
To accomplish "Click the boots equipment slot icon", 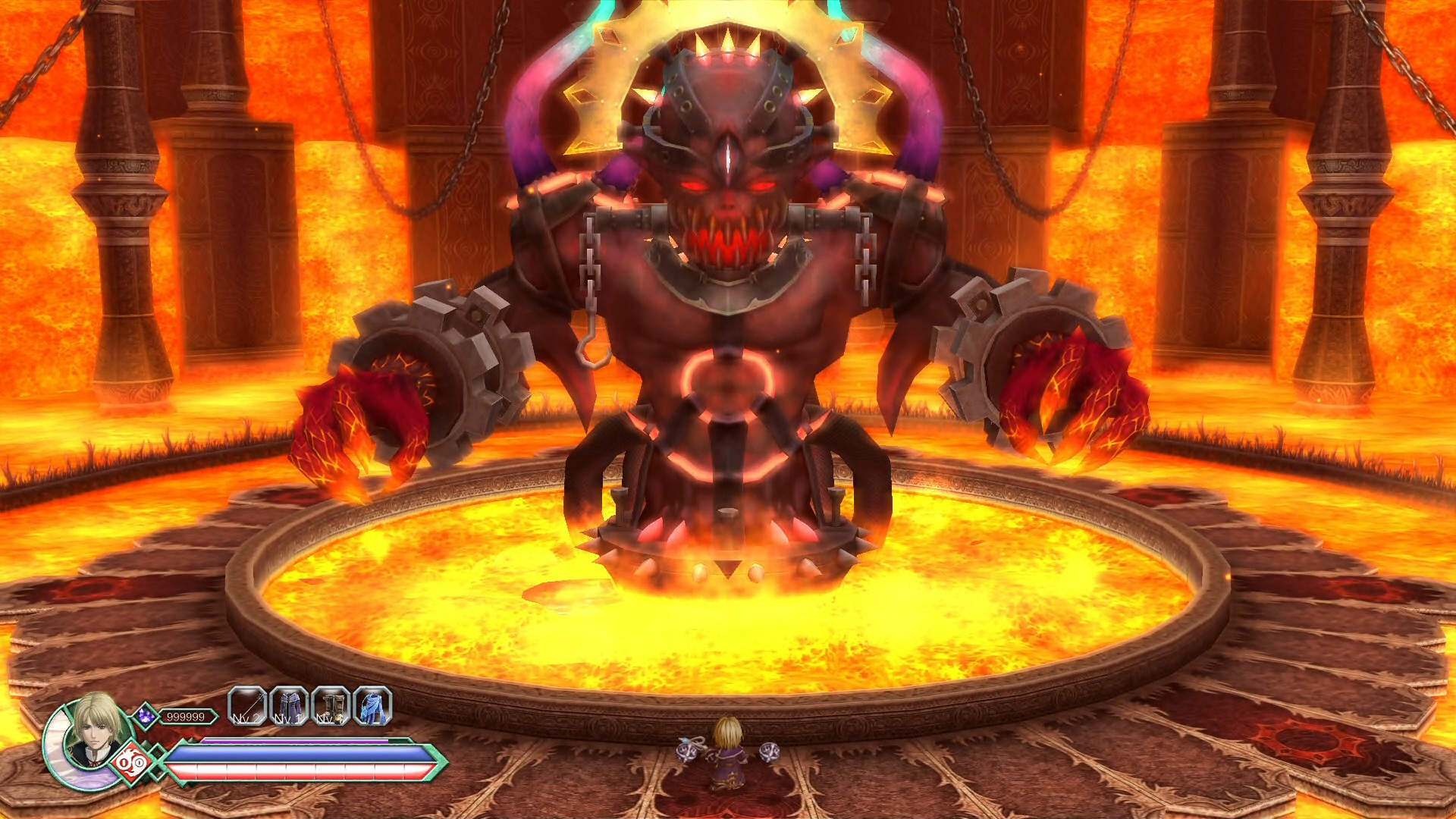I will [x=331, y=708].
